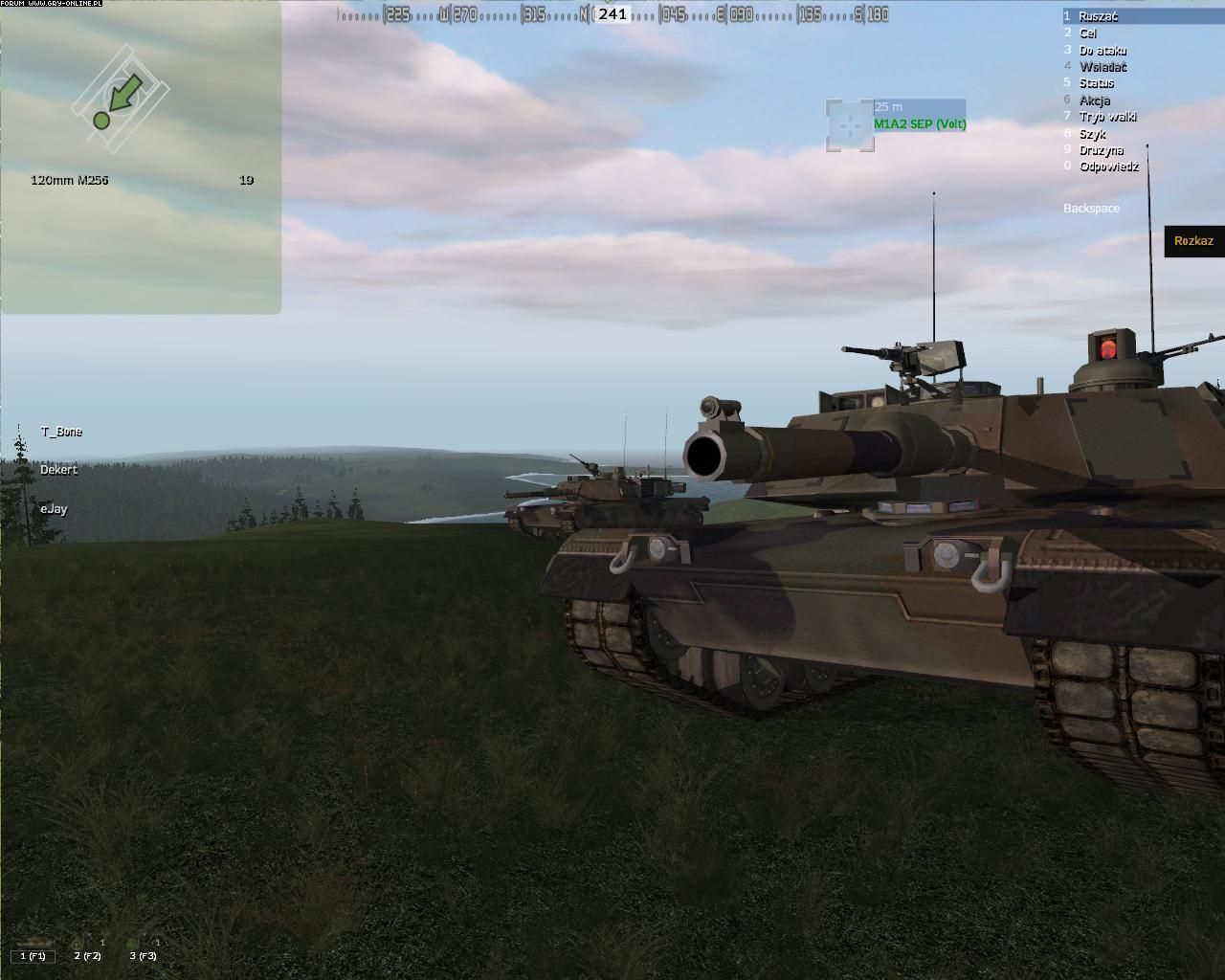Viewport: 1225px width, 980px height.
Task: Select unit 1 (F1) in the squad bar
Action: pos(33,954)
